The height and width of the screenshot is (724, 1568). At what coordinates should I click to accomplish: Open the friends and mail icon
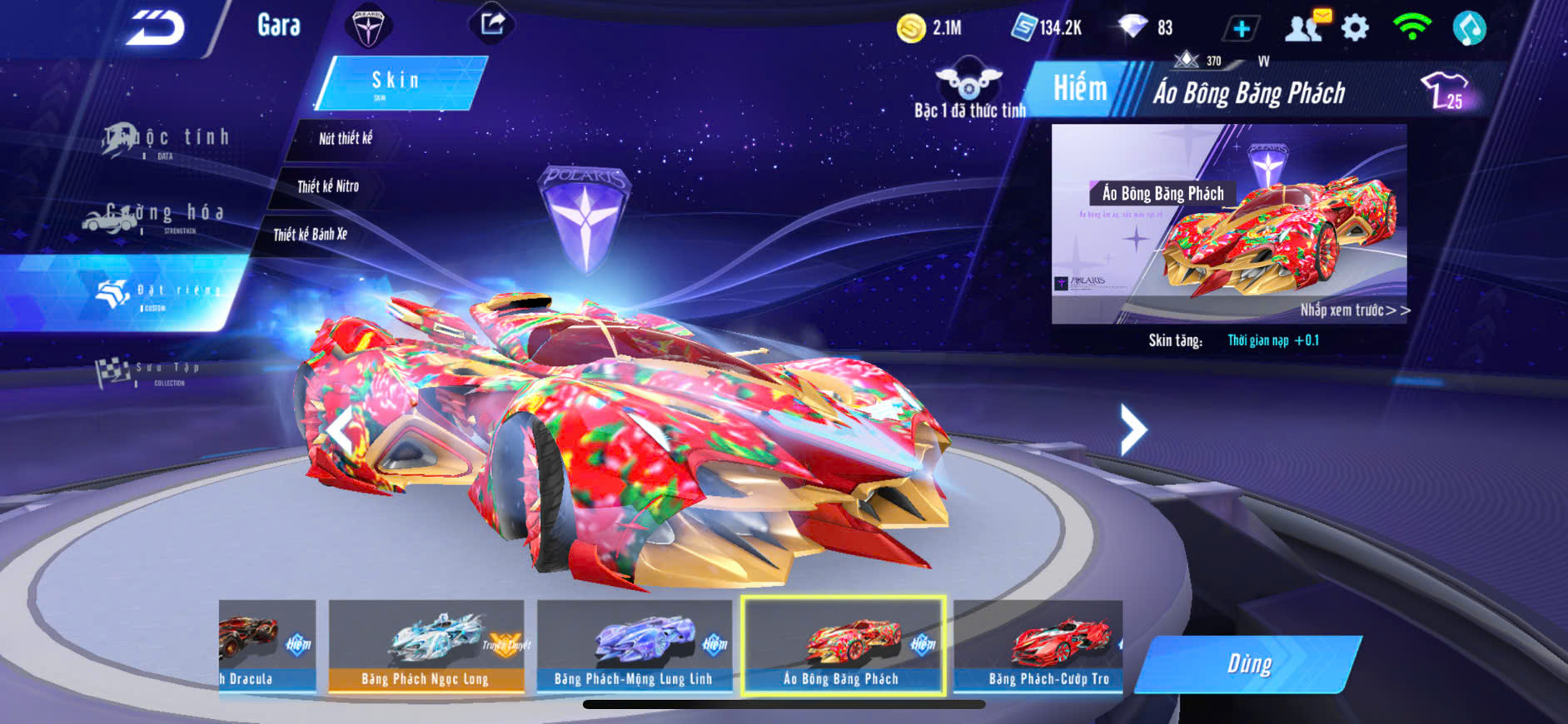tap(1307, 27)
